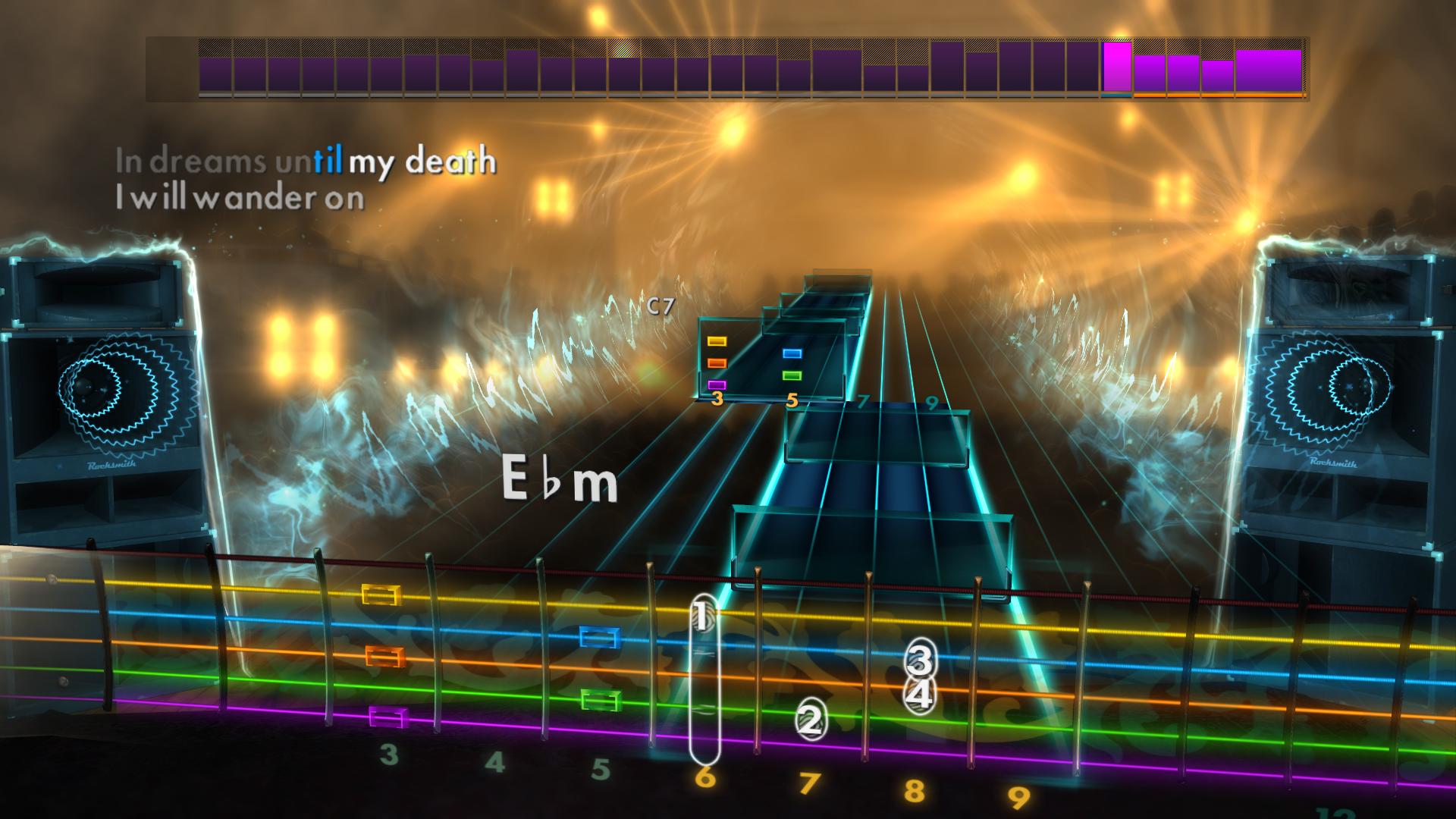Select the highlighted lyric word 'til'

click(x=330, y=161)
